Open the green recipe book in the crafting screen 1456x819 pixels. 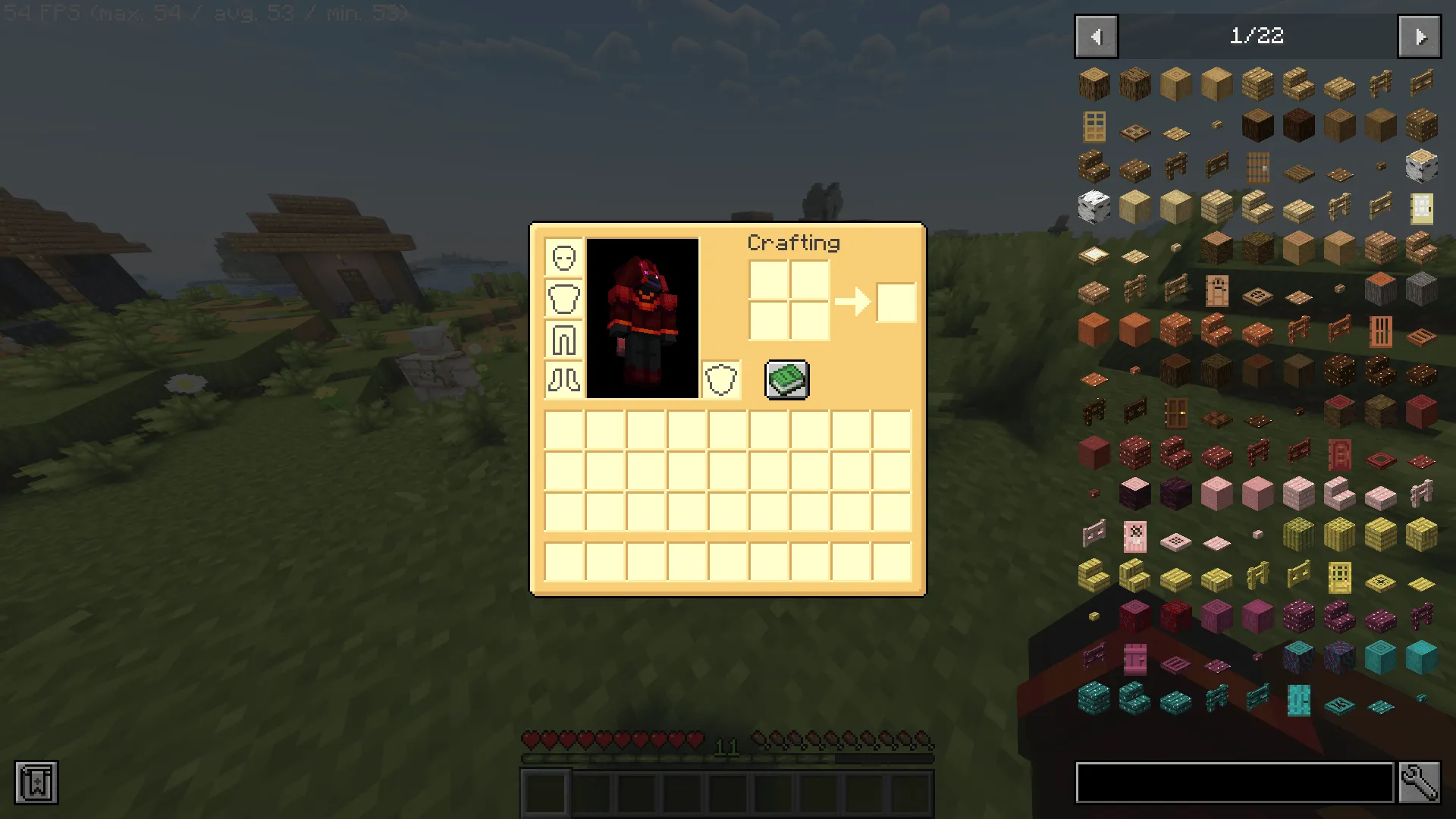786,380
